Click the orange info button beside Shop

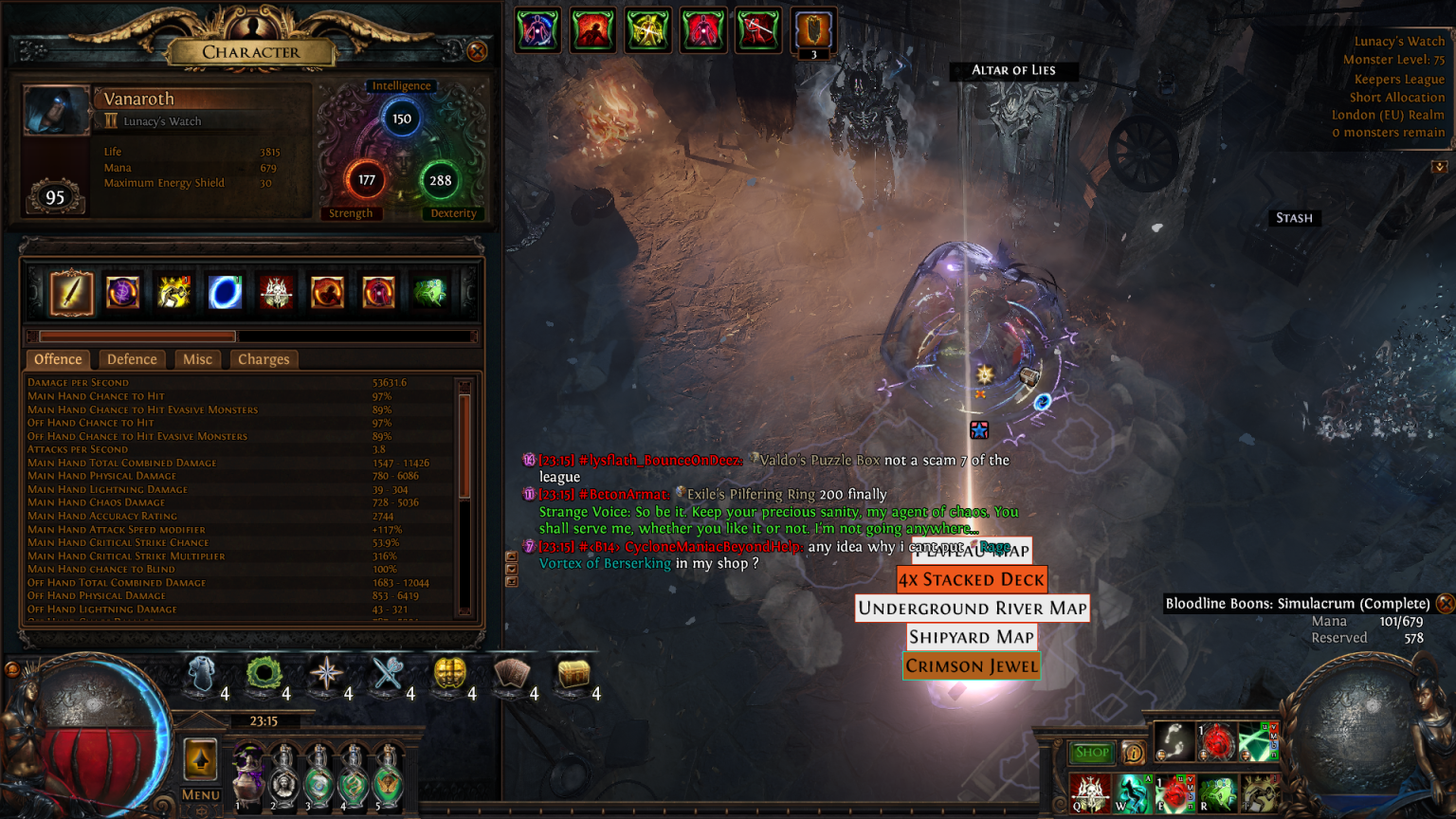coord(1133,753)
